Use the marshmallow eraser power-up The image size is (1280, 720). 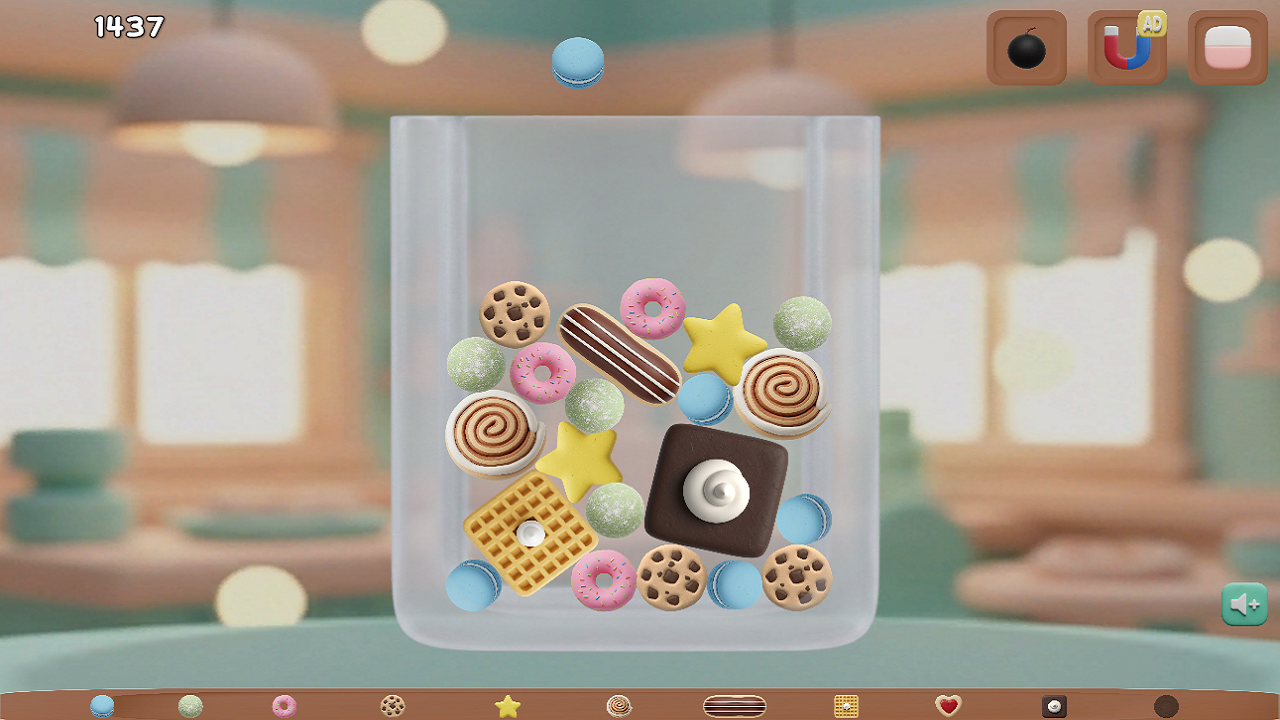coord(1227,46)
